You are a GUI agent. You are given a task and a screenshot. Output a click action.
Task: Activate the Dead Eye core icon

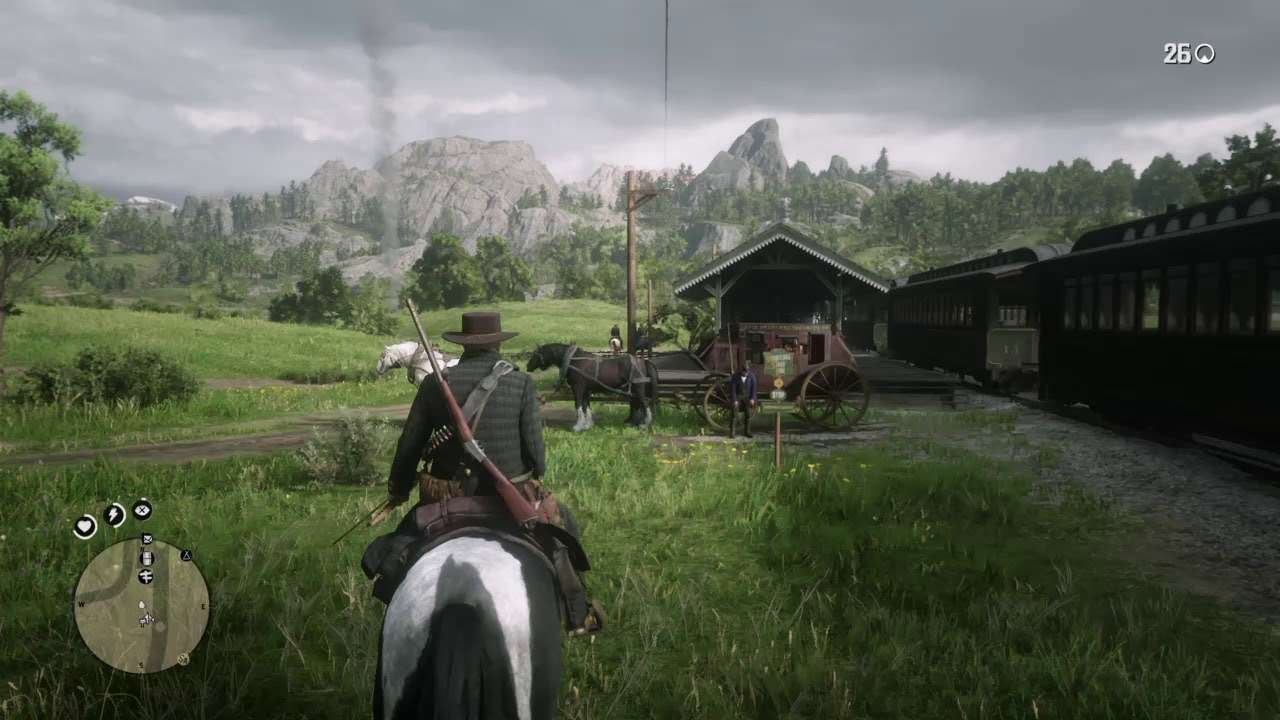pyautogui.click(x=142, y=510)
